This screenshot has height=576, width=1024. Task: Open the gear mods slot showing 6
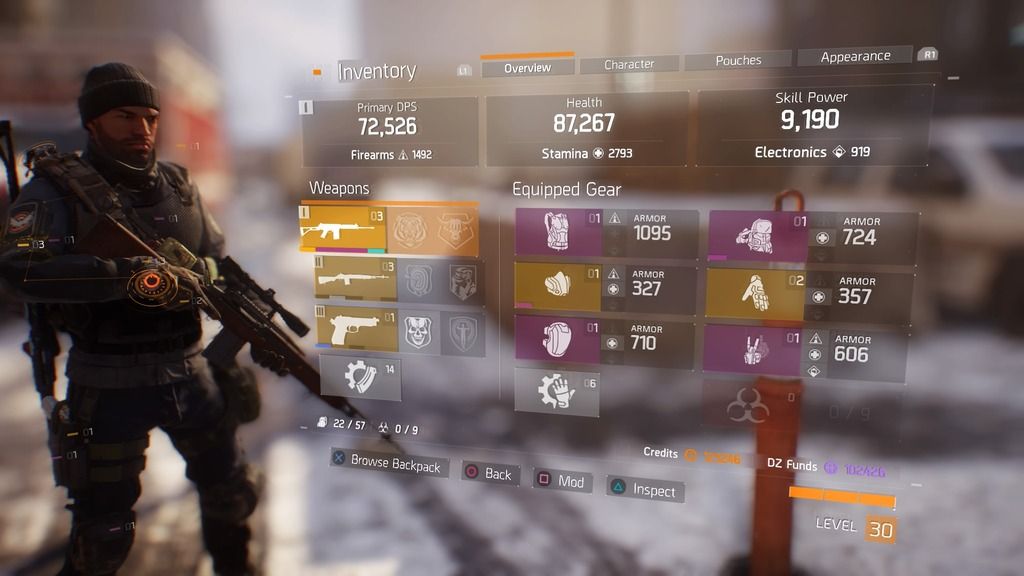pos(557,391)
